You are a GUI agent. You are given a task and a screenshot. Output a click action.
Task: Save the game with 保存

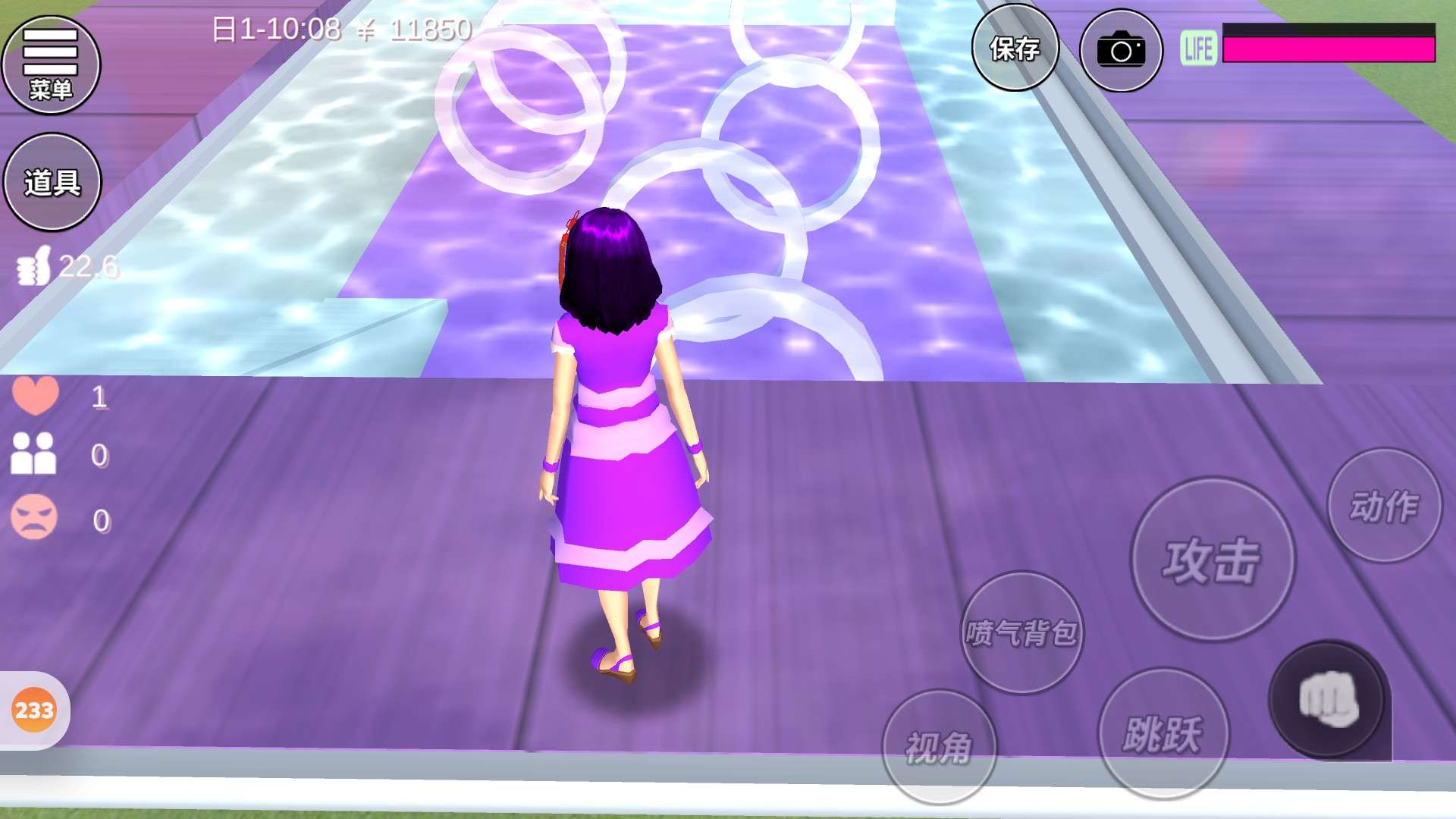click(1015, 50)
